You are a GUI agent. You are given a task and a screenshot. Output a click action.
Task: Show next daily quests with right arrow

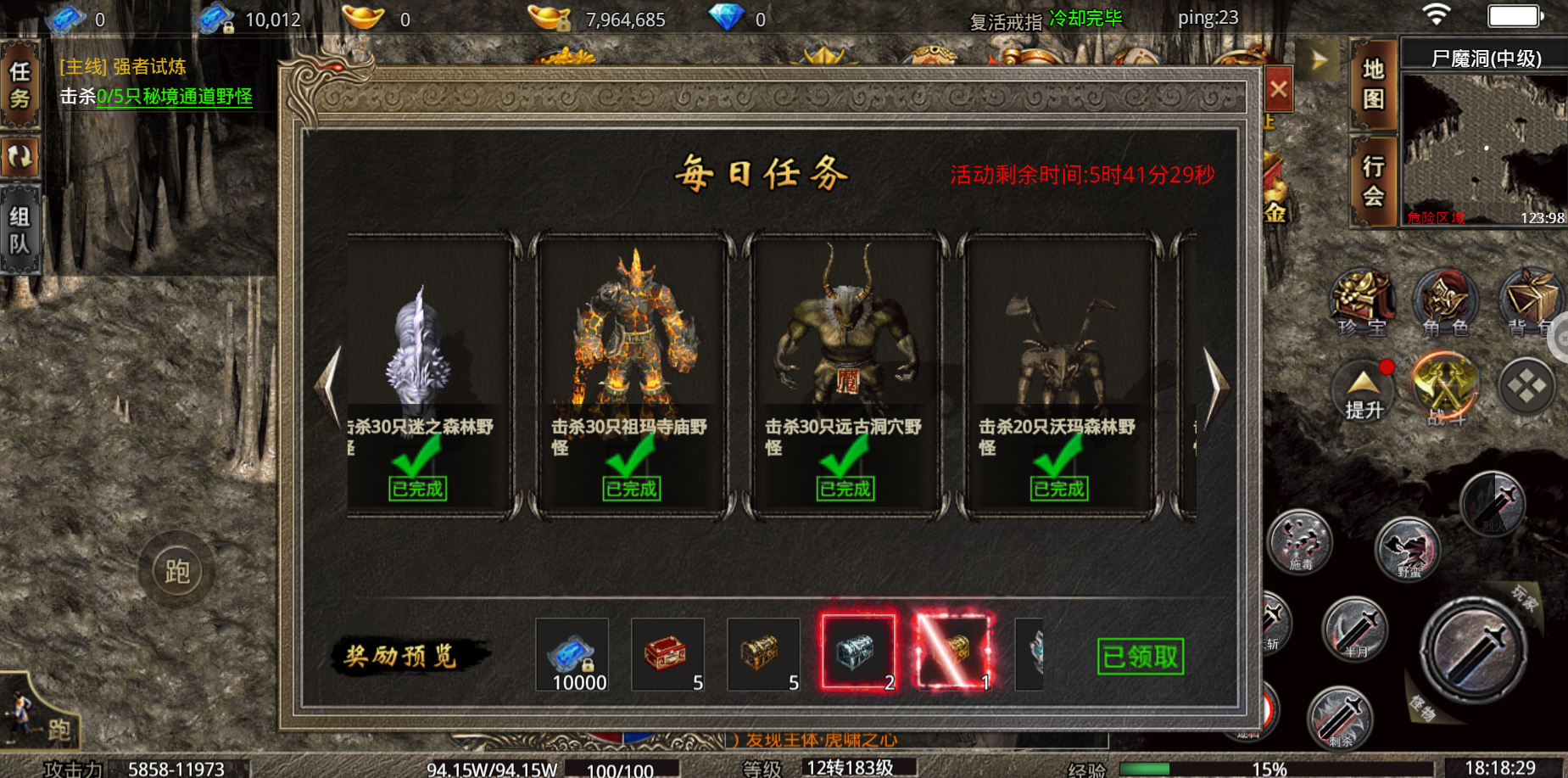click(x=1216, y=386)
